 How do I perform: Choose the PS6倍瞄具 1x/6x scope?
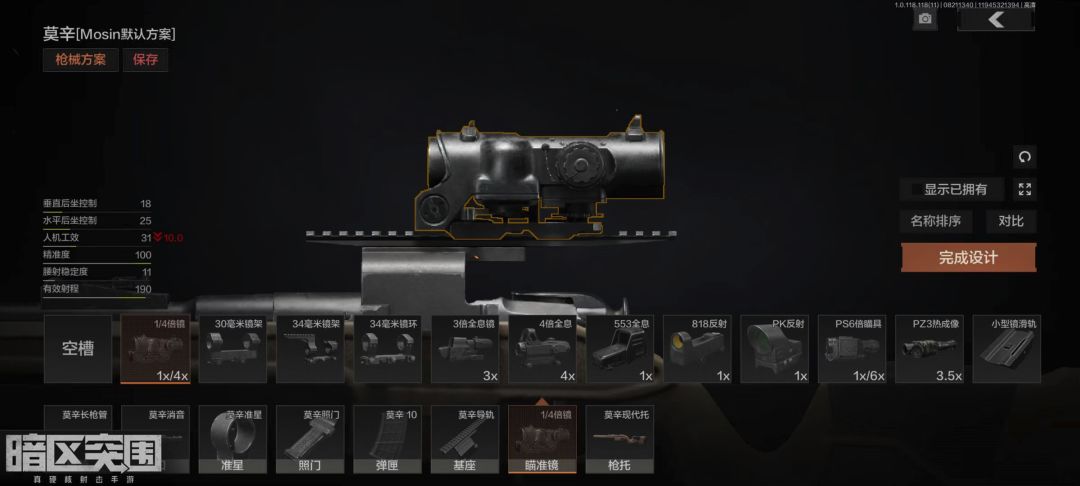(853, 349)
